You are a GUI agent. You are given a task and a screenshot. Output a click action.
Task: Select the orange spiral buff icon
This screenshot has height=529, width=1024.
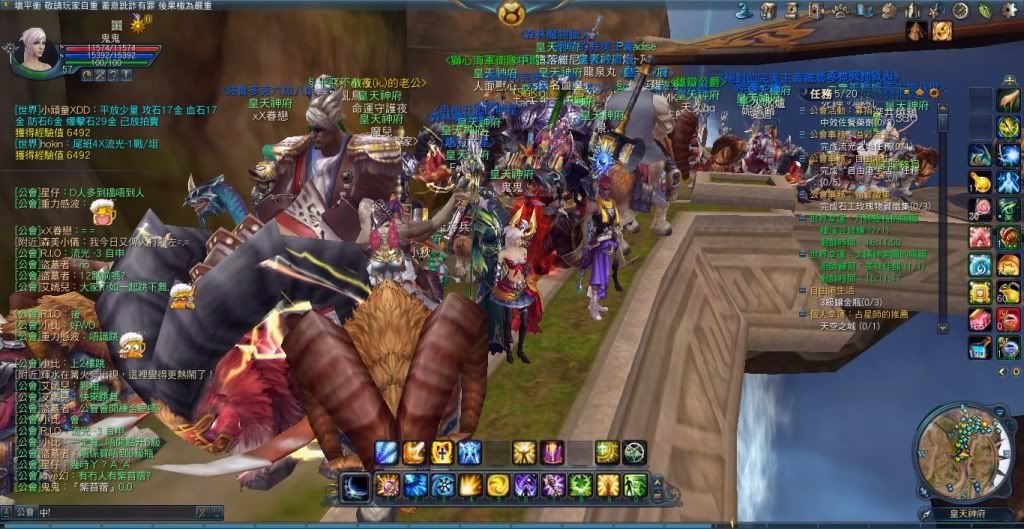(942, 30)
